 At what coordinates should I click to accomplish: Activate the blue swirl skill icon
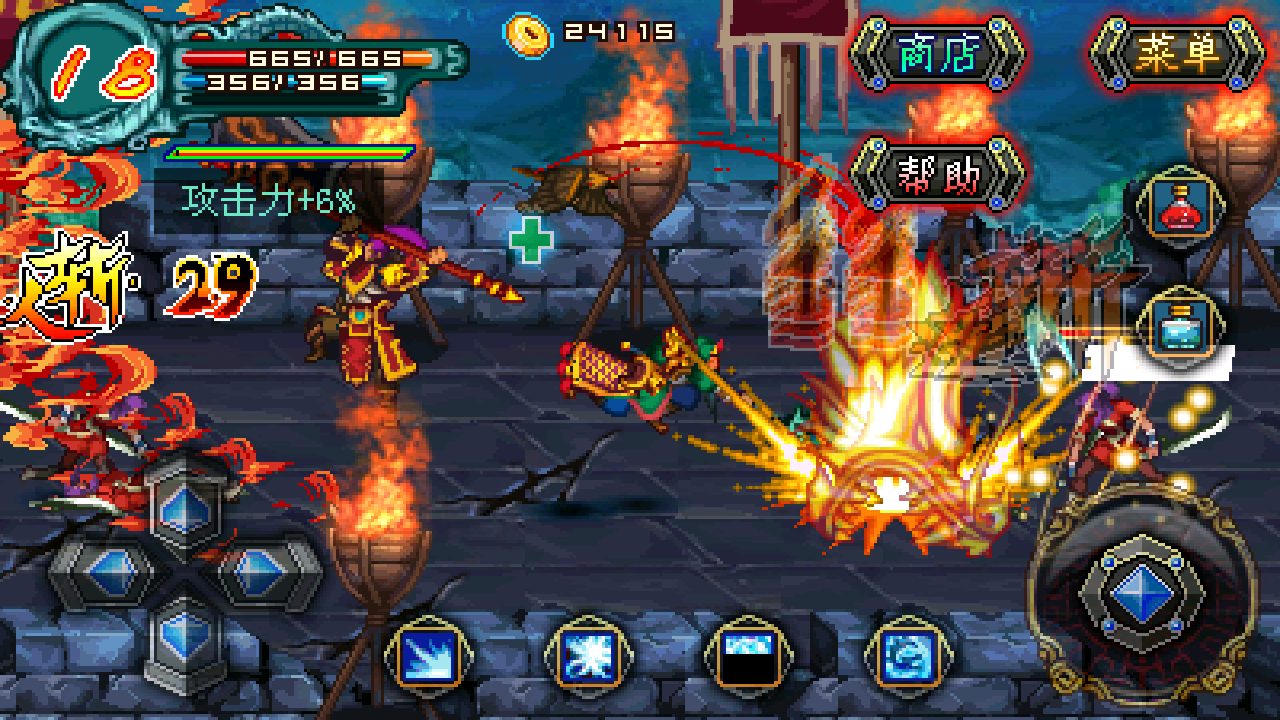pyautogui.click(x=909, y=657)
